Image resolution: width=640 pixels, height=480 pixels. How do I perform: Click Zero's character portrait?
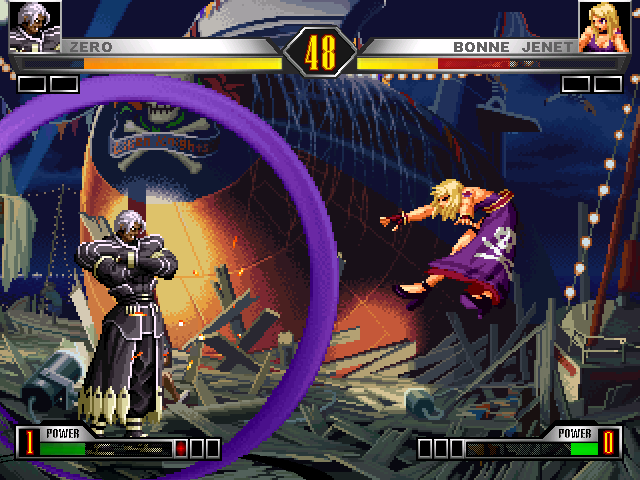pyautogui.click(x=35, y=26)
